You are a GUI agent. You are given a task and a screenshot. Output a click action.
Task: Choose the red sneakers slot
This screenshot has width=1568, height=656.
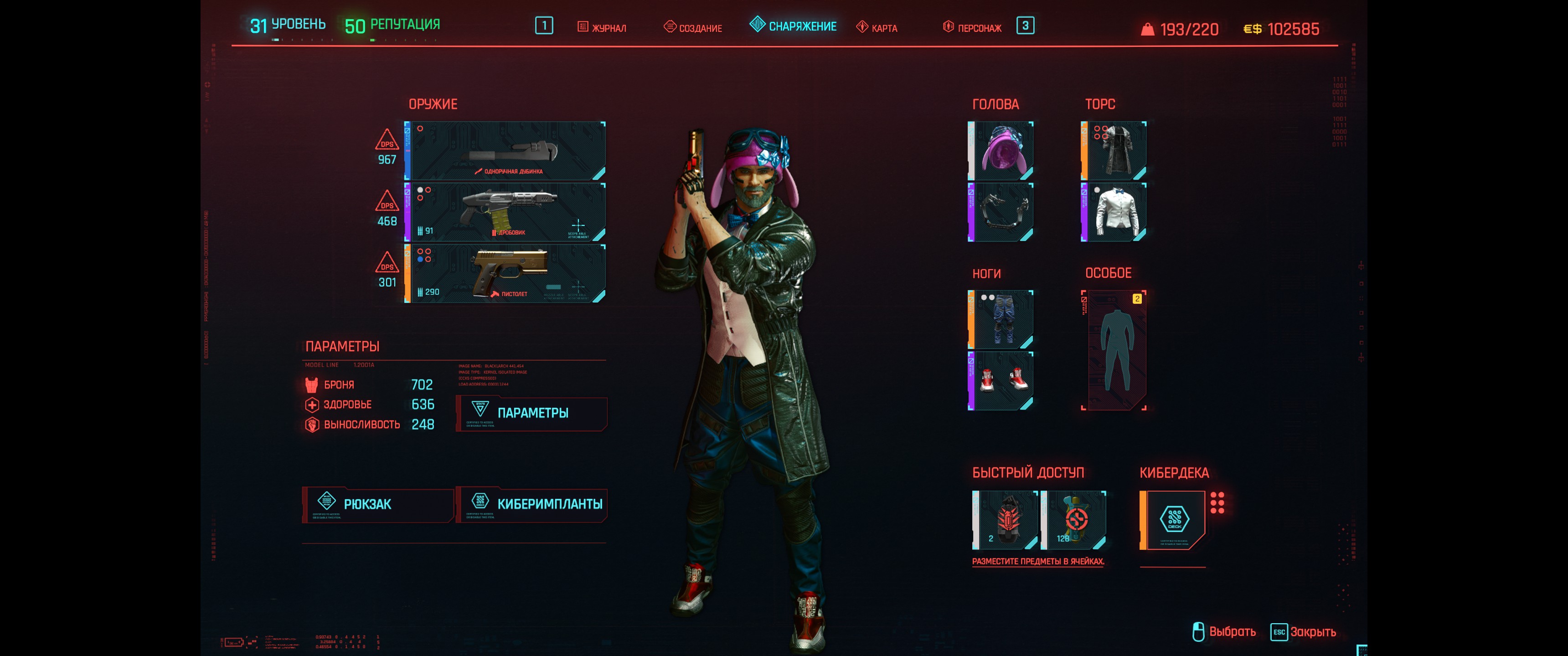pyautogui.click(x=1001, y=381)
